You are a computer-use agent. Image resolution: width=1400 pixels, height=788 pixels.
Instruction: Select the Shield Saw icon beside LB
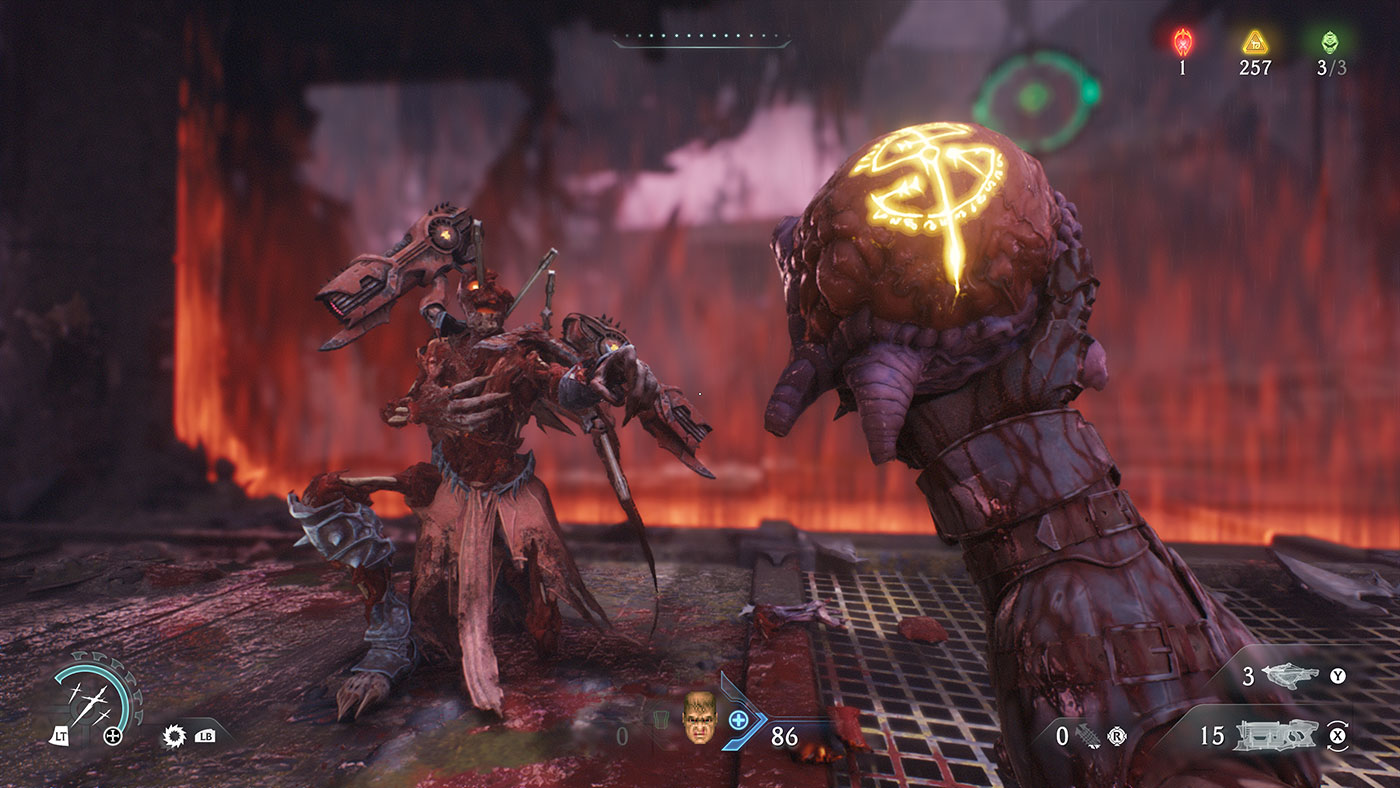(173, 738)
